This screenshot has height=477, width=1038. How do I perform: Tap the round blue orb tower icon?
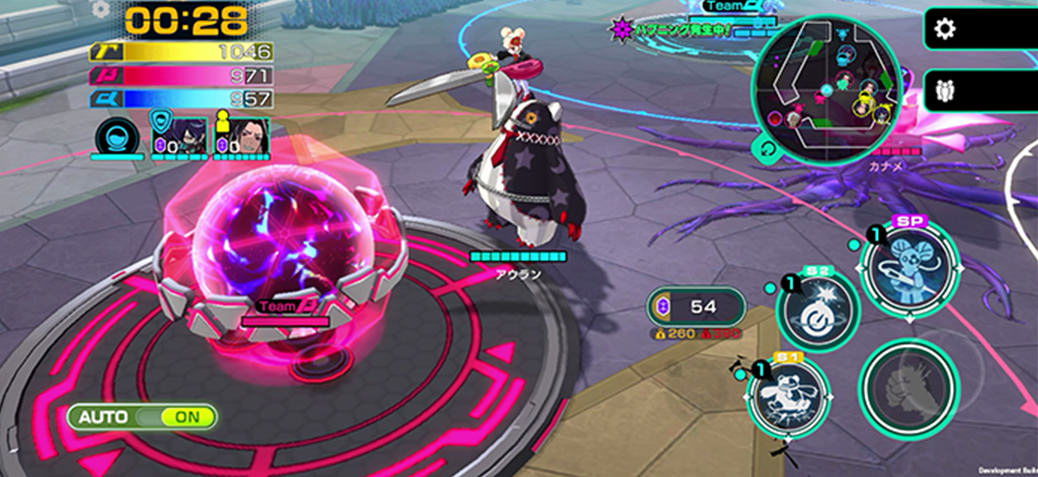click(117, 140)
